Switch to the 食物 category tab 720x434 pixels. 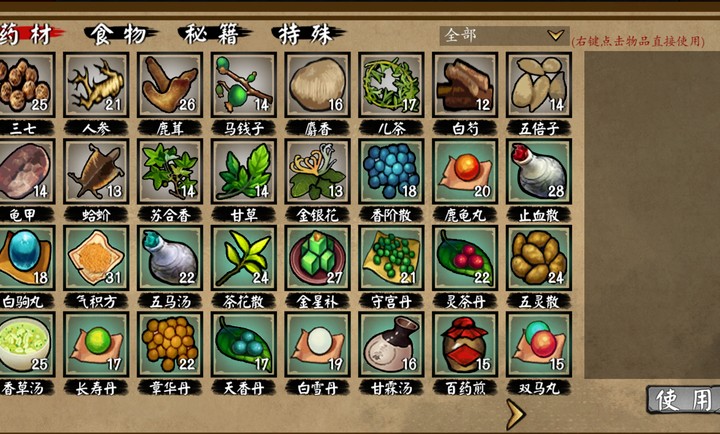pos(118,34)
